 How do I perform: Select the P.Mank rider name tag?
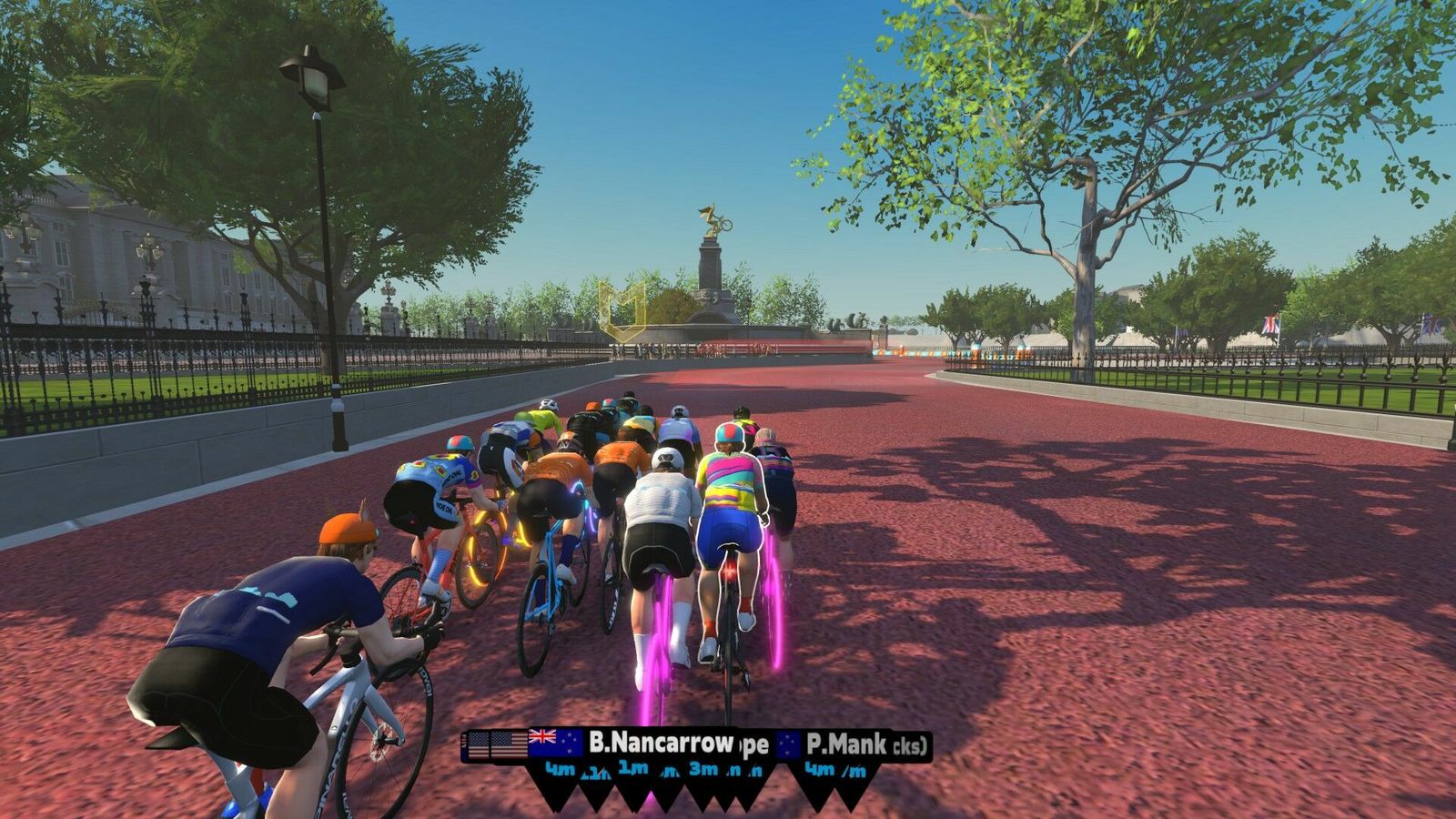pyautogui.click(x=846, y=744)
